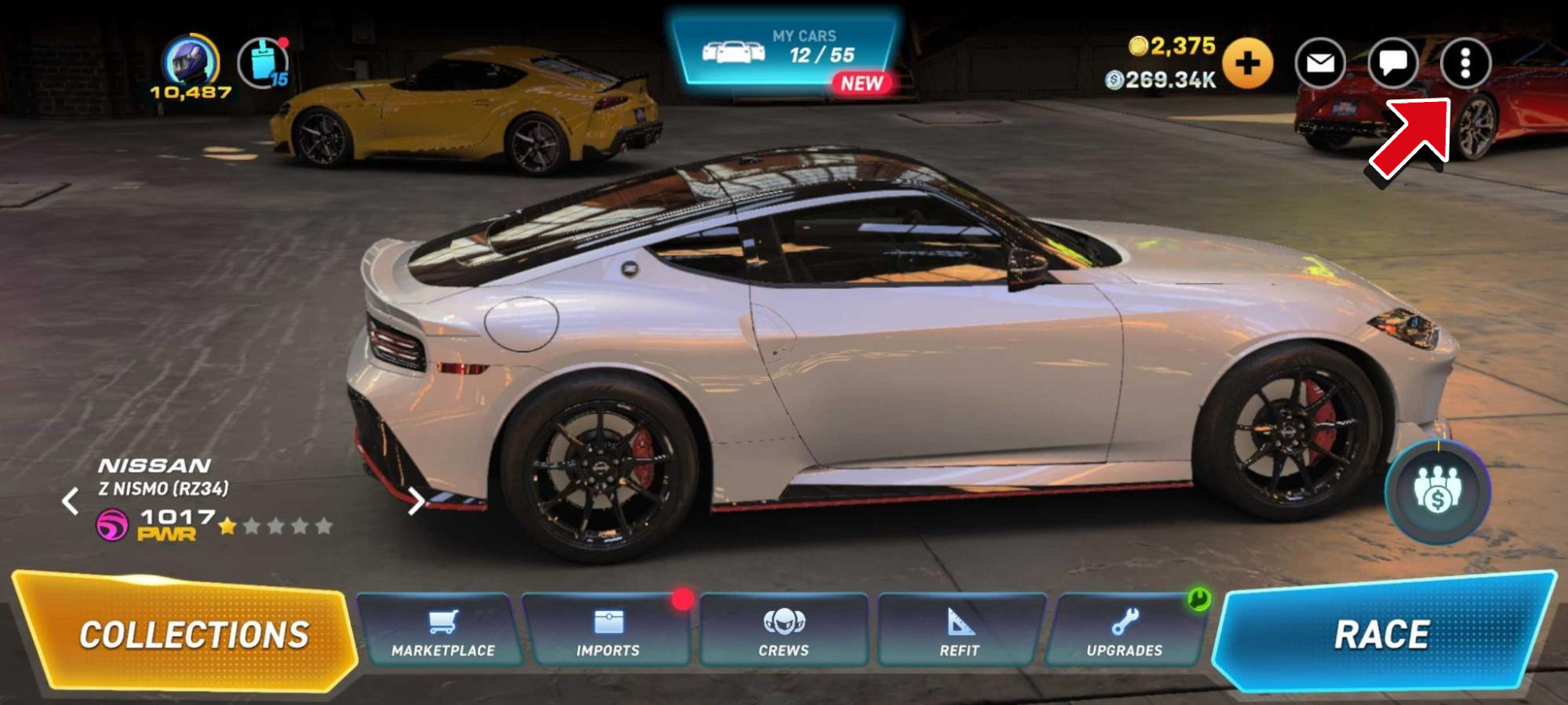View the player helmet profile
Screen dimensions: 1568x705
pos(189,61)
